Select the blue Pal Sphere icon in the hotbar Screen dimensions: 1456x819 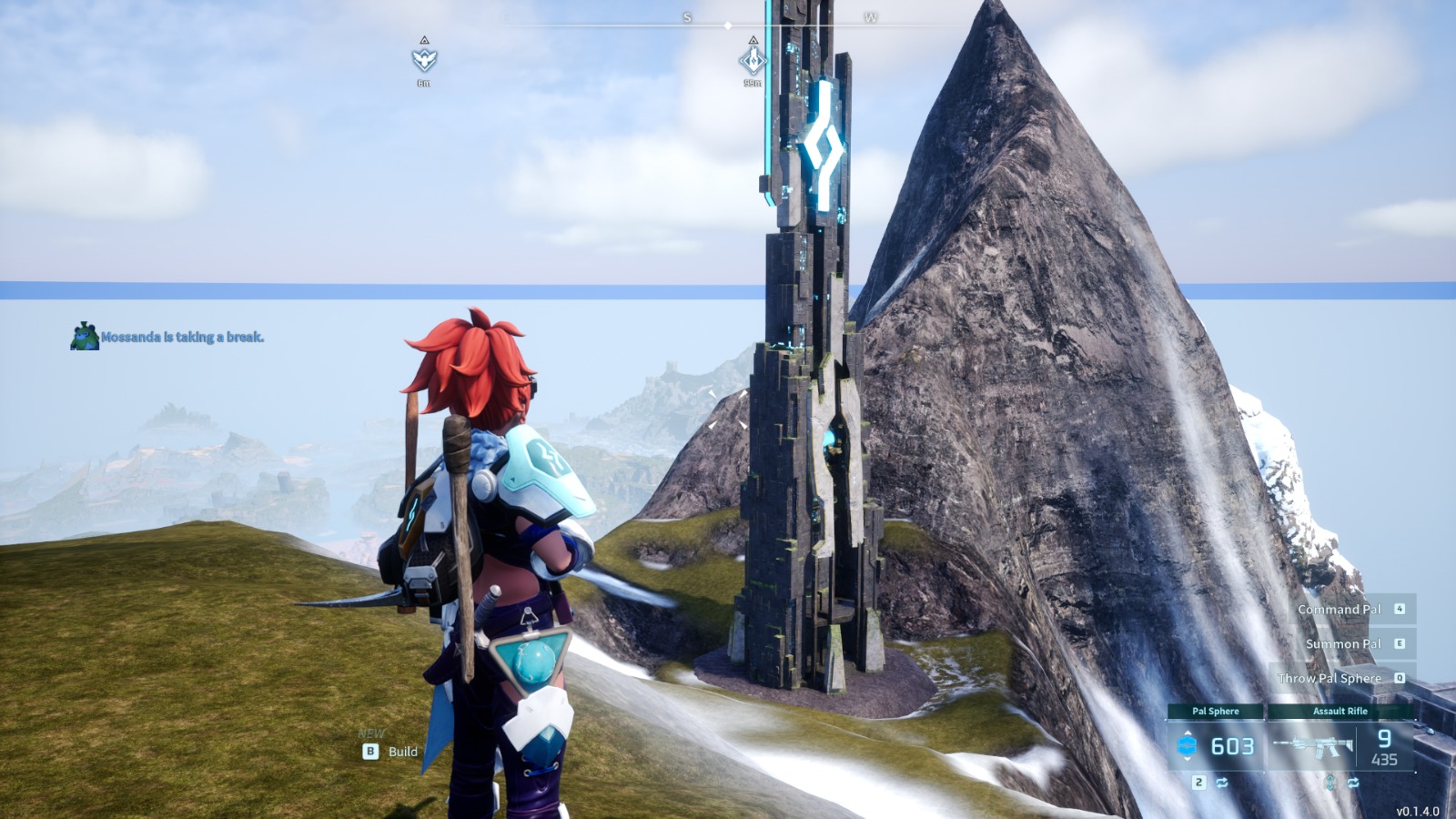pyautogui.click(x=1187, y=744)
